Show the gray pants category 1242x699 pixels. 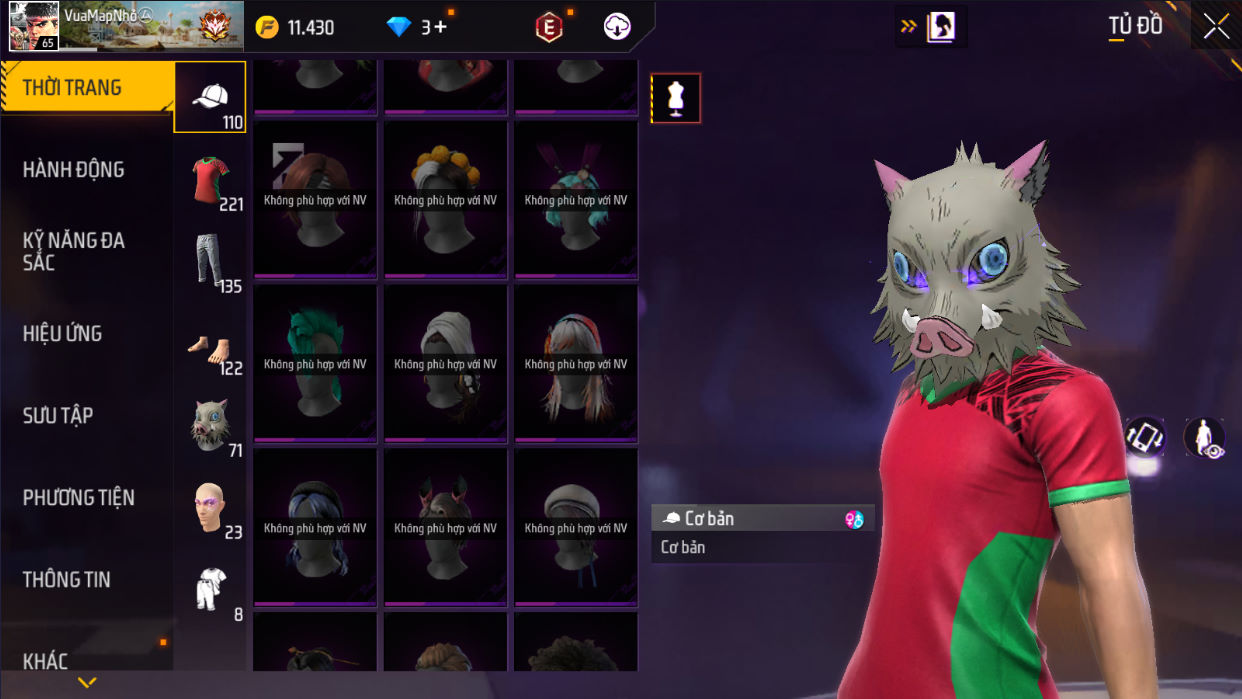coord(210,262)
